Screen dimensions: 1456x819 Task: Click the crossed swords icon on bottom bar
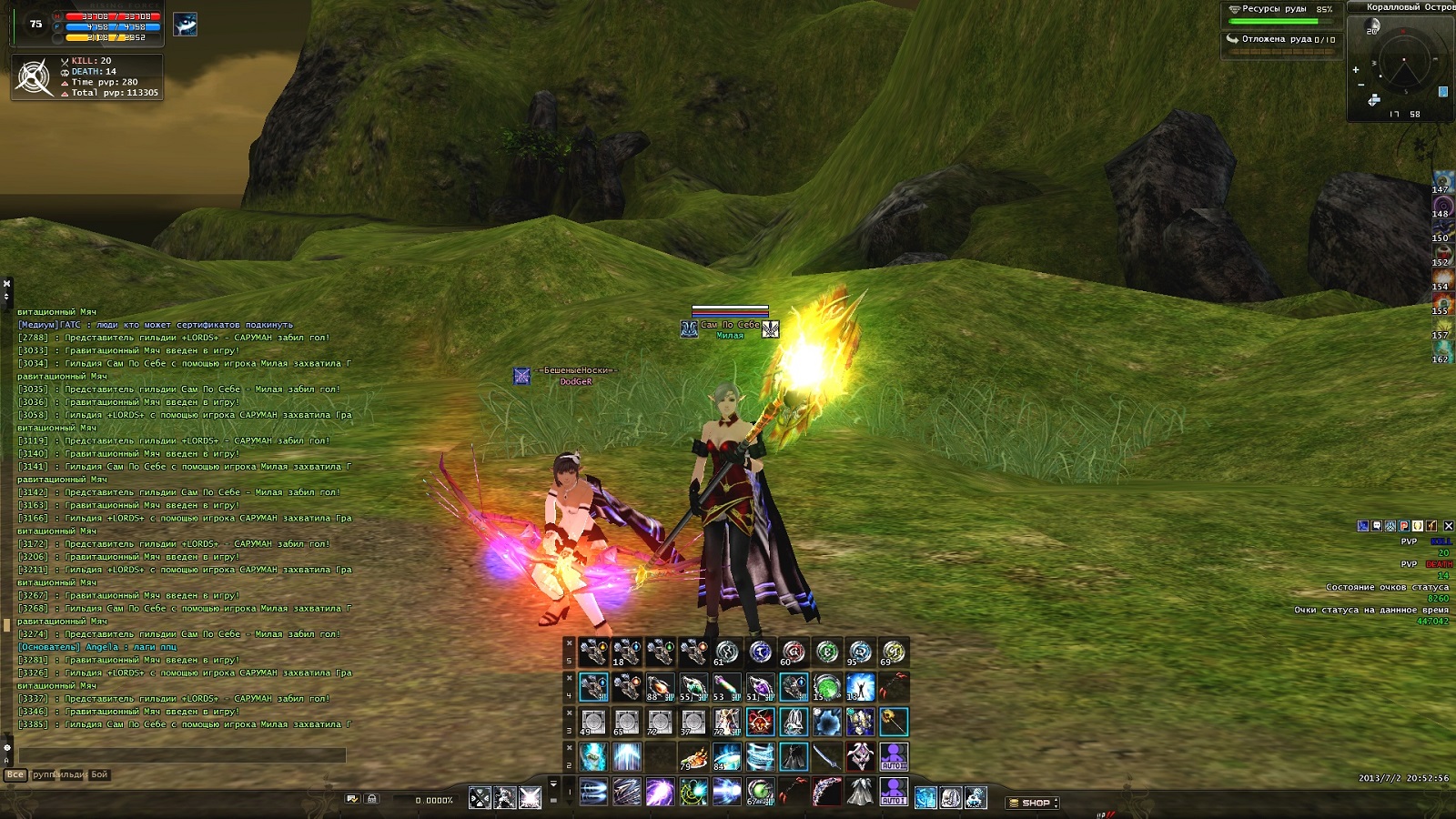480,799
